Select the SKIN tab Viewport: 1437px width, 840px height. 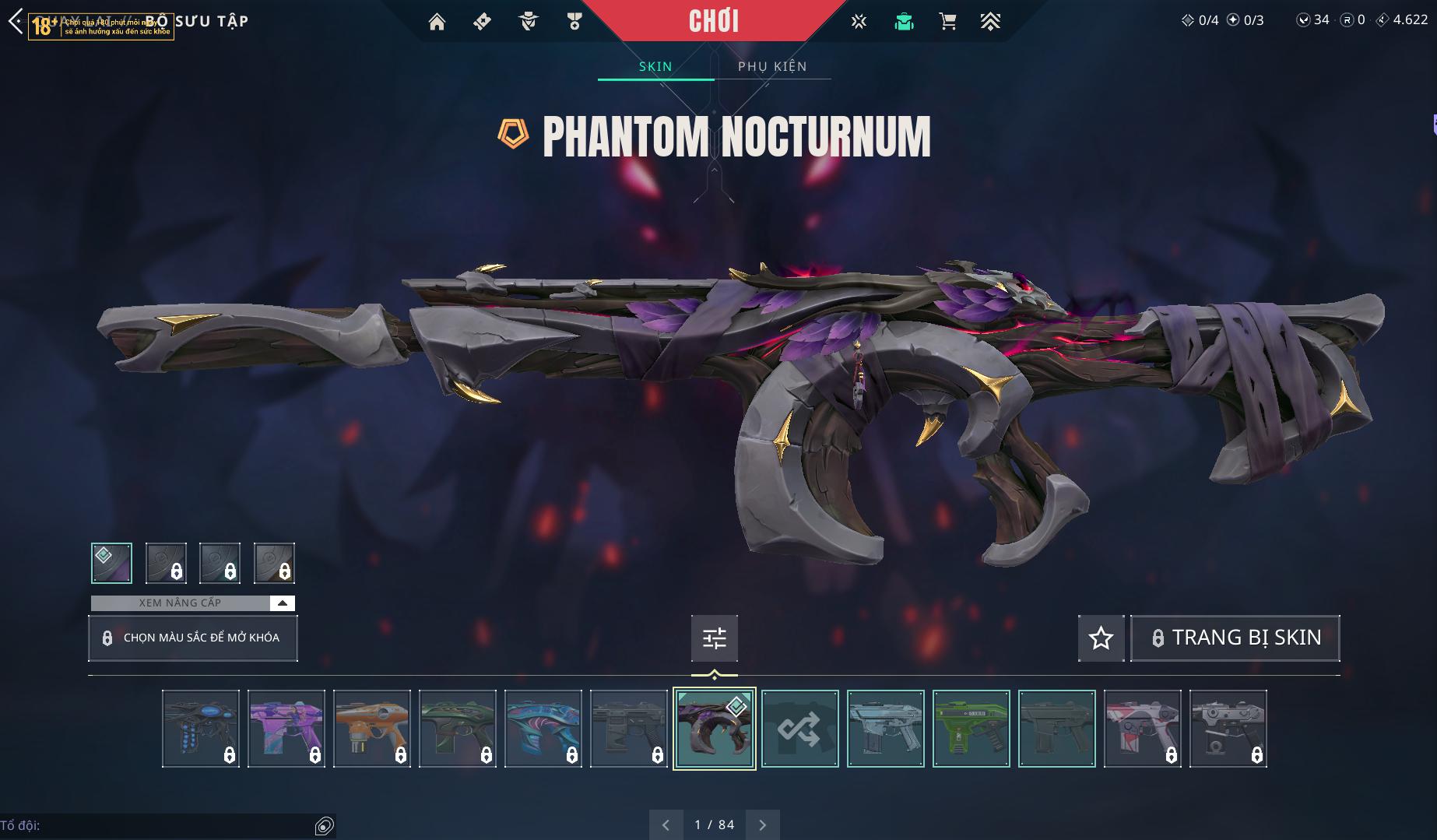655,66
